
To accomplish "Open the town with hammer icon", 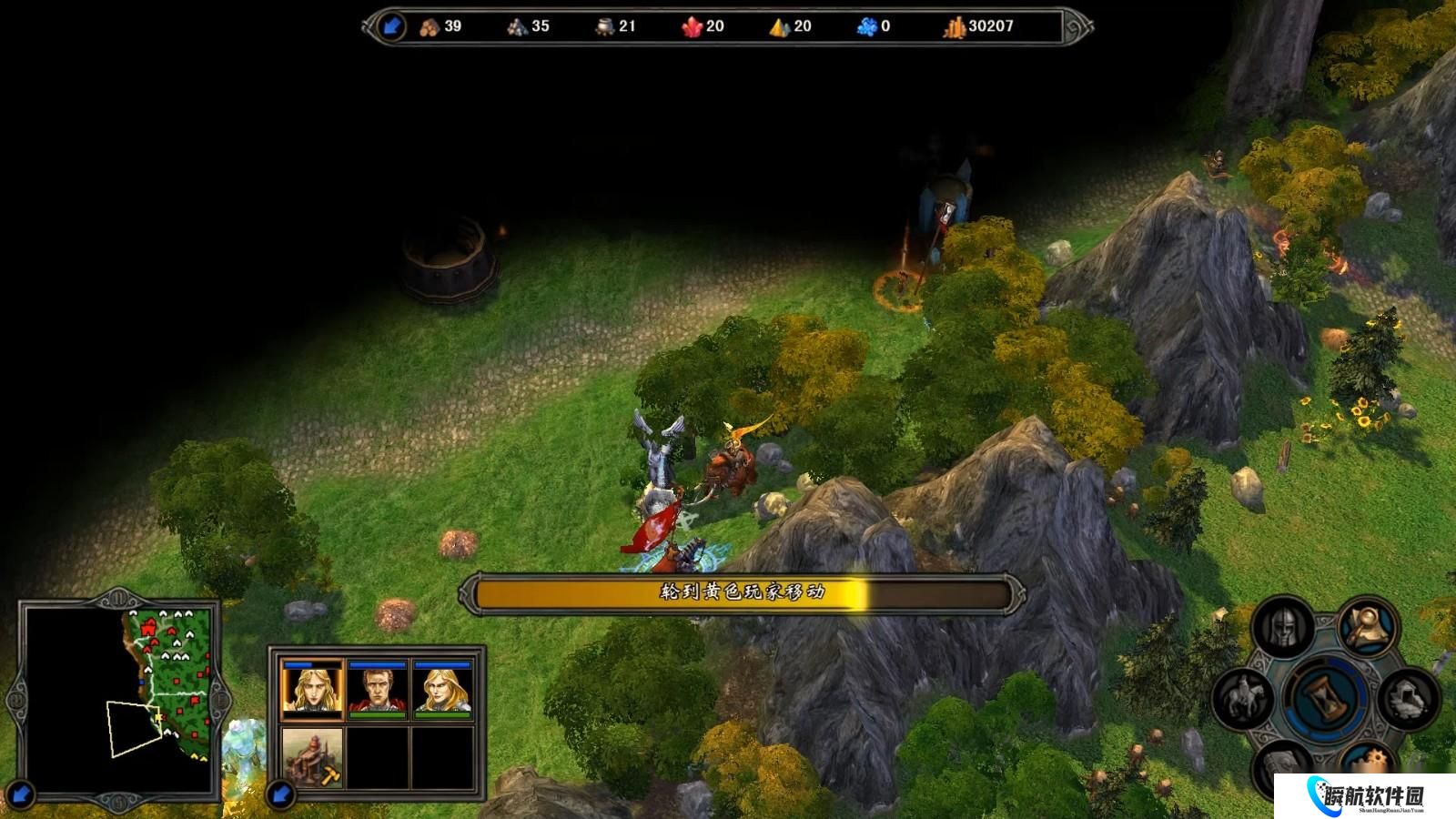I will [312, 757].
